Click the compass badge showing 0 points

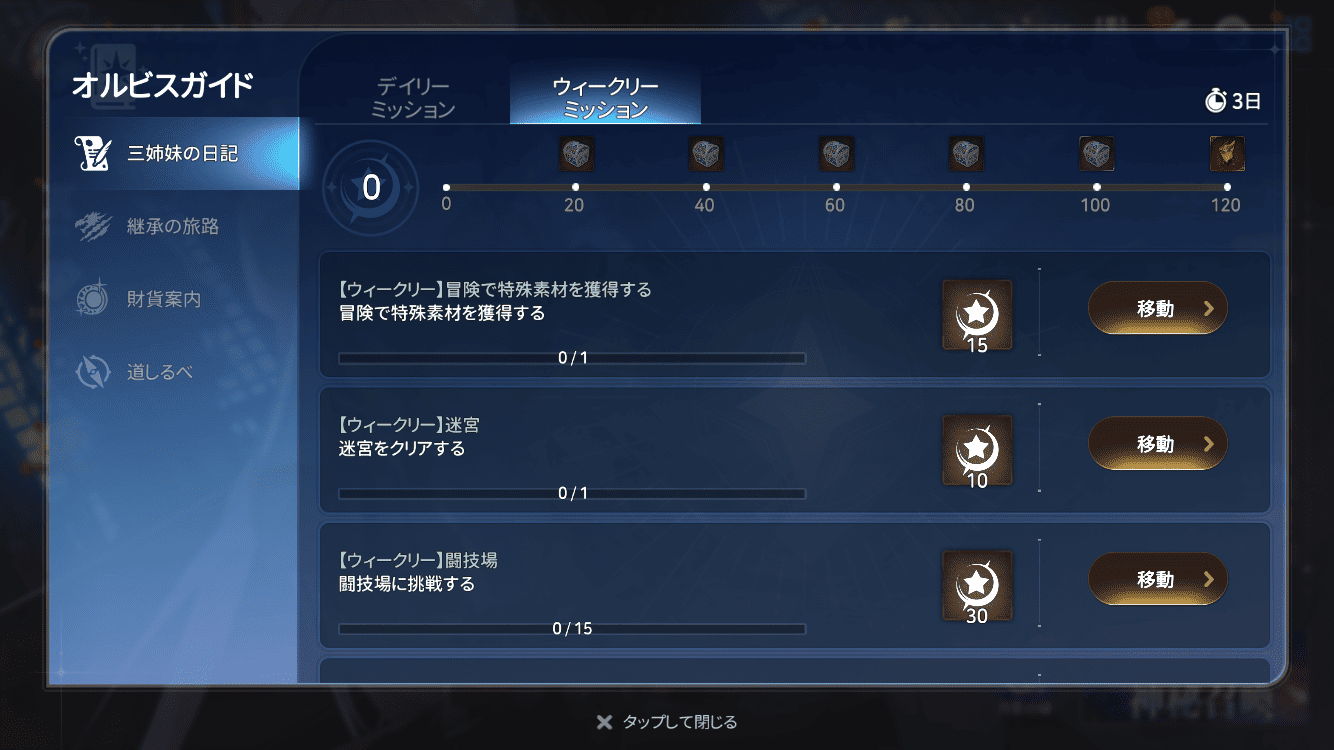click(370, 188)
